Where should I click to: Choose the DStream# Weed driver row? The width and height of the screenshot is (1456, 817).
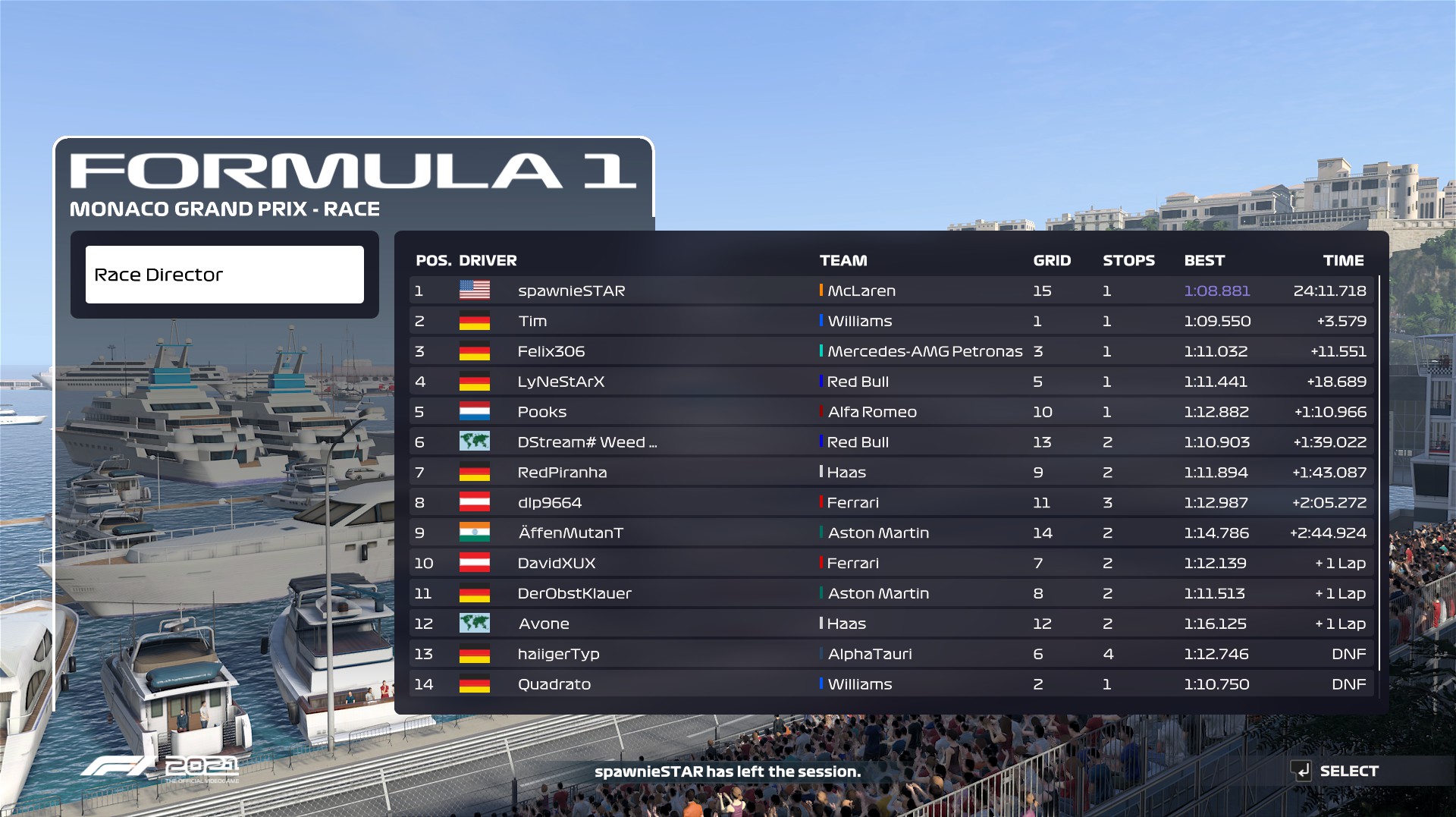pos(892,442)
